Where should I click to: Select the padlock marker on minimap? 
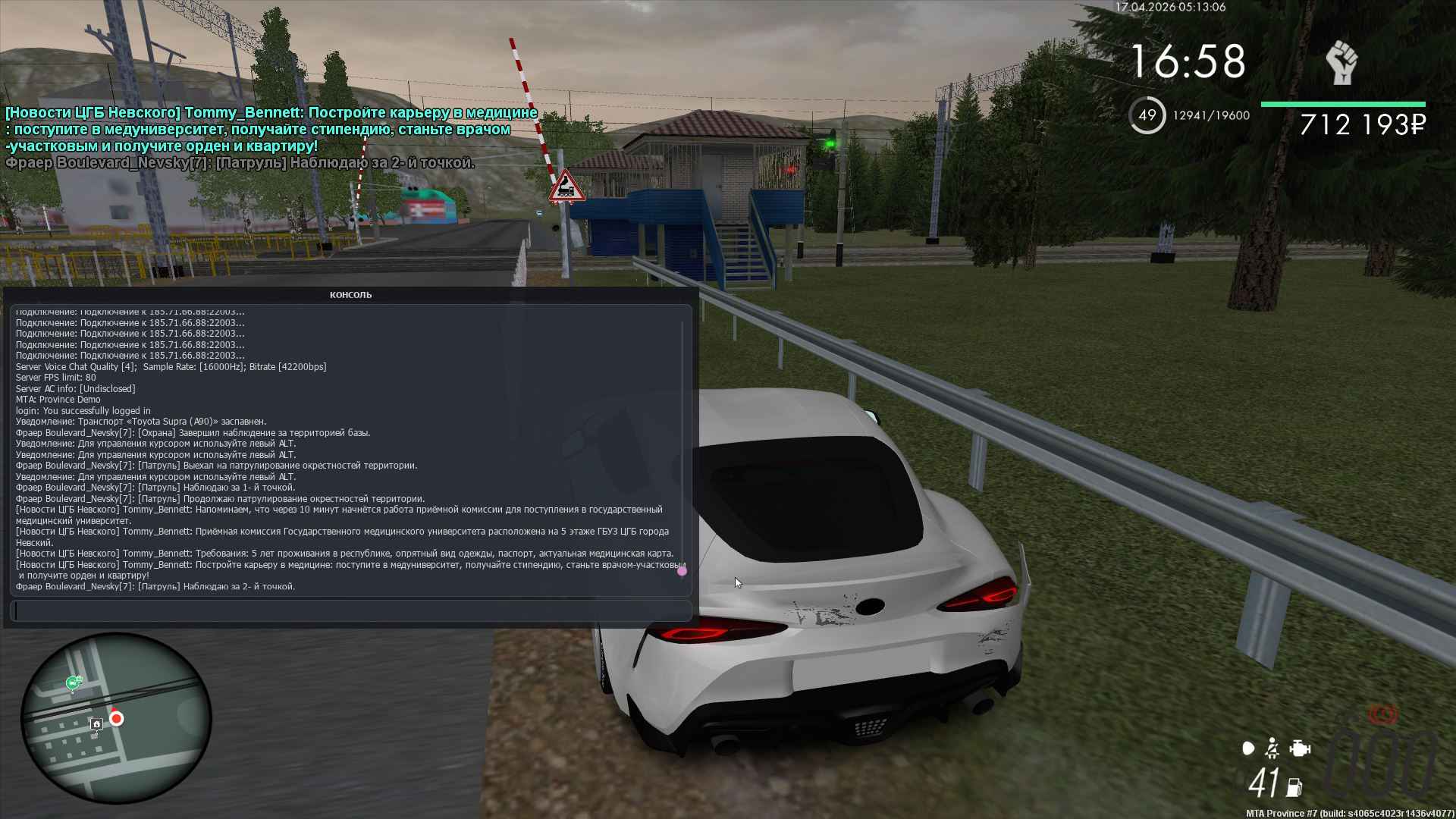pos(96,724)
